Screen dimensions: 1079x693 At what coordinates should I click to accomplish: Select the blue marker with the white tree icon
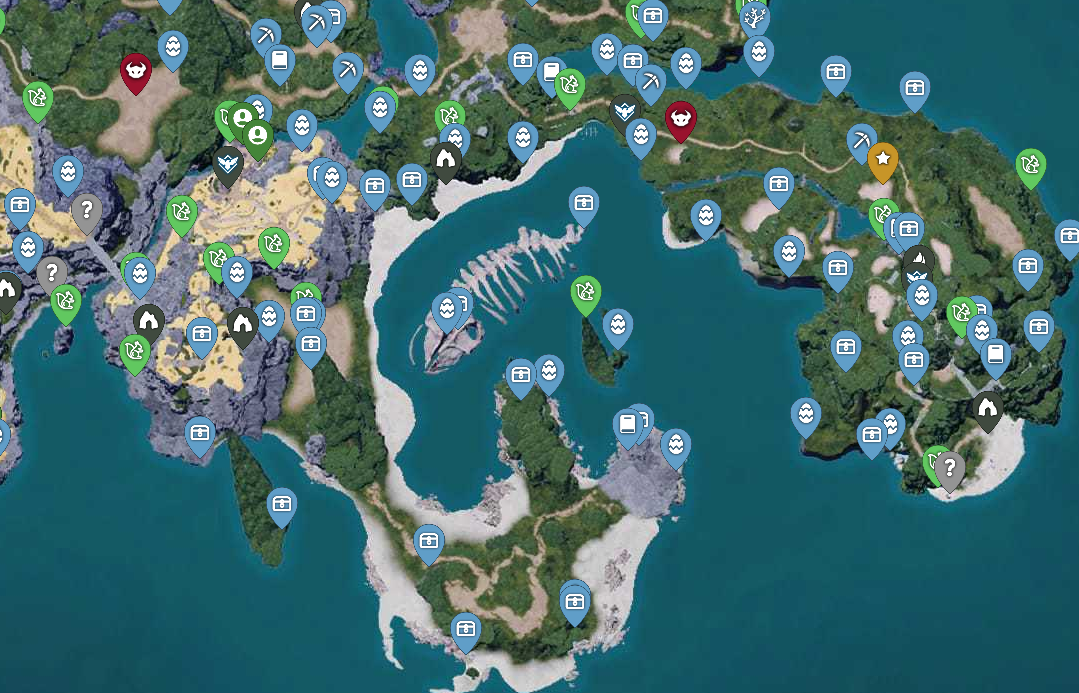(755, 16)
